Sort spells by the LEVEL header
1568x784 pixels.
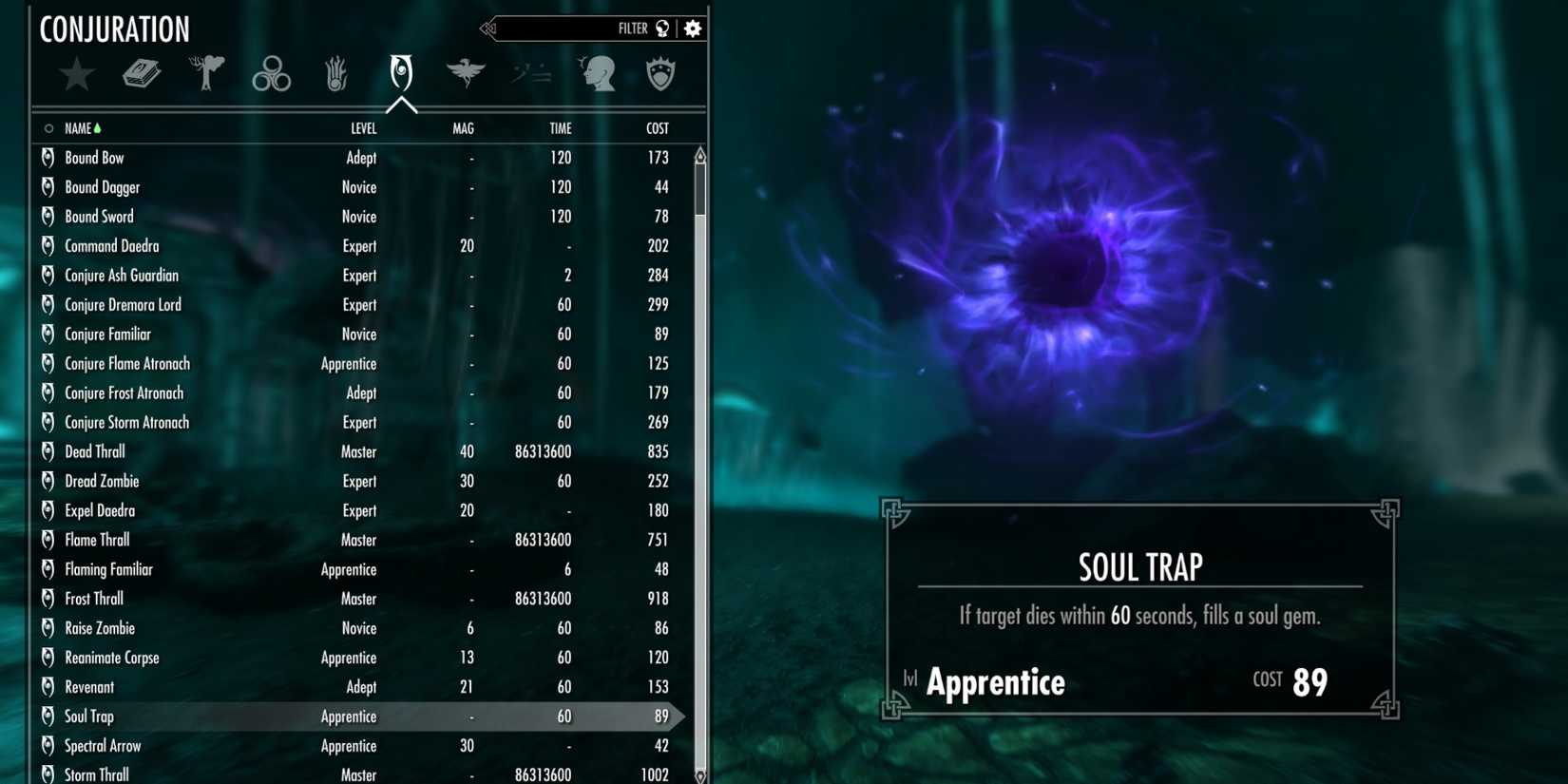(x=364, y=127)
